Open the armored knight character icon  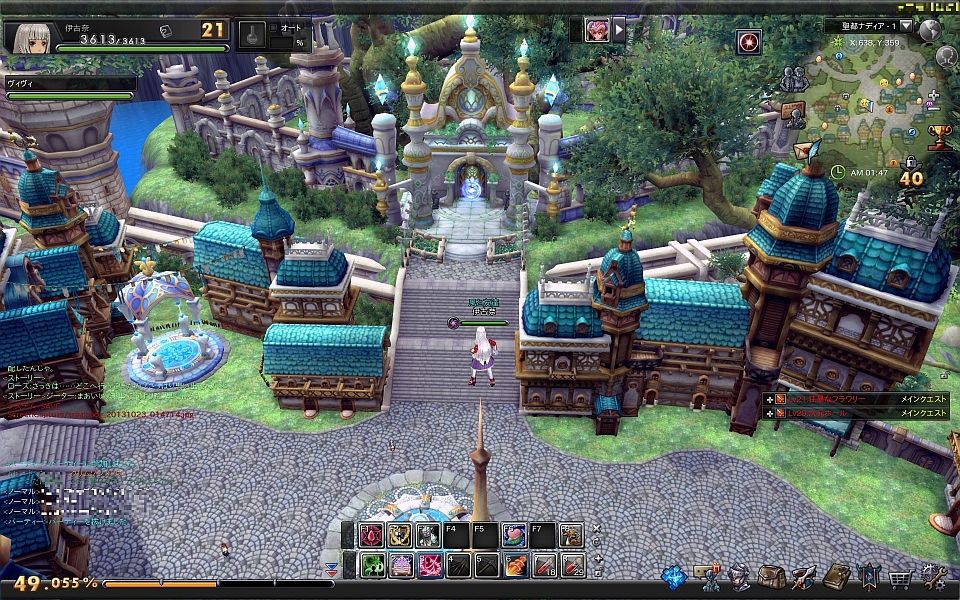point(740,577)
